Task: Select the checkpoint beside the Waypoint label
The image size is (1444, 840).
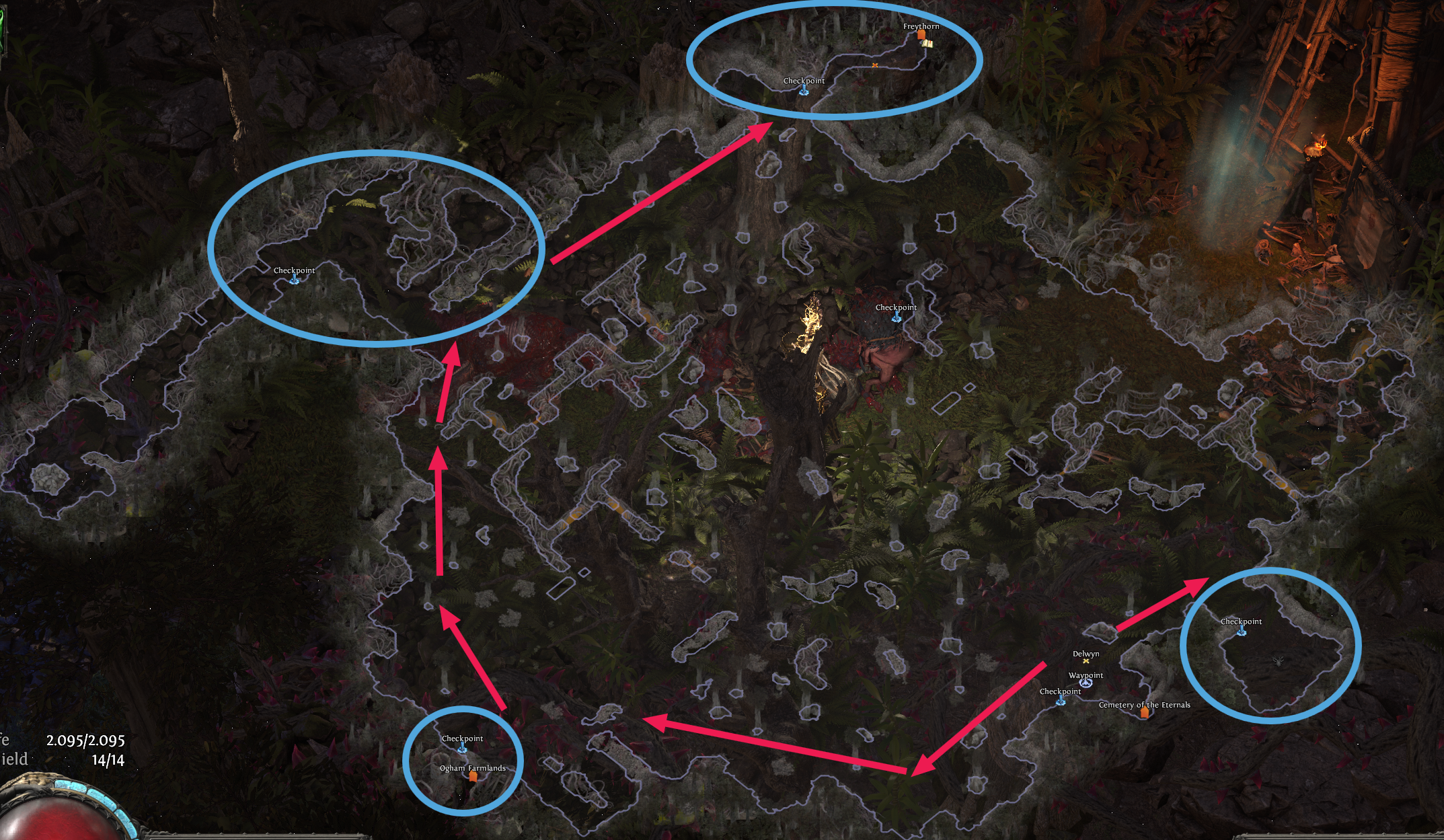Action: pos(1061,701)
